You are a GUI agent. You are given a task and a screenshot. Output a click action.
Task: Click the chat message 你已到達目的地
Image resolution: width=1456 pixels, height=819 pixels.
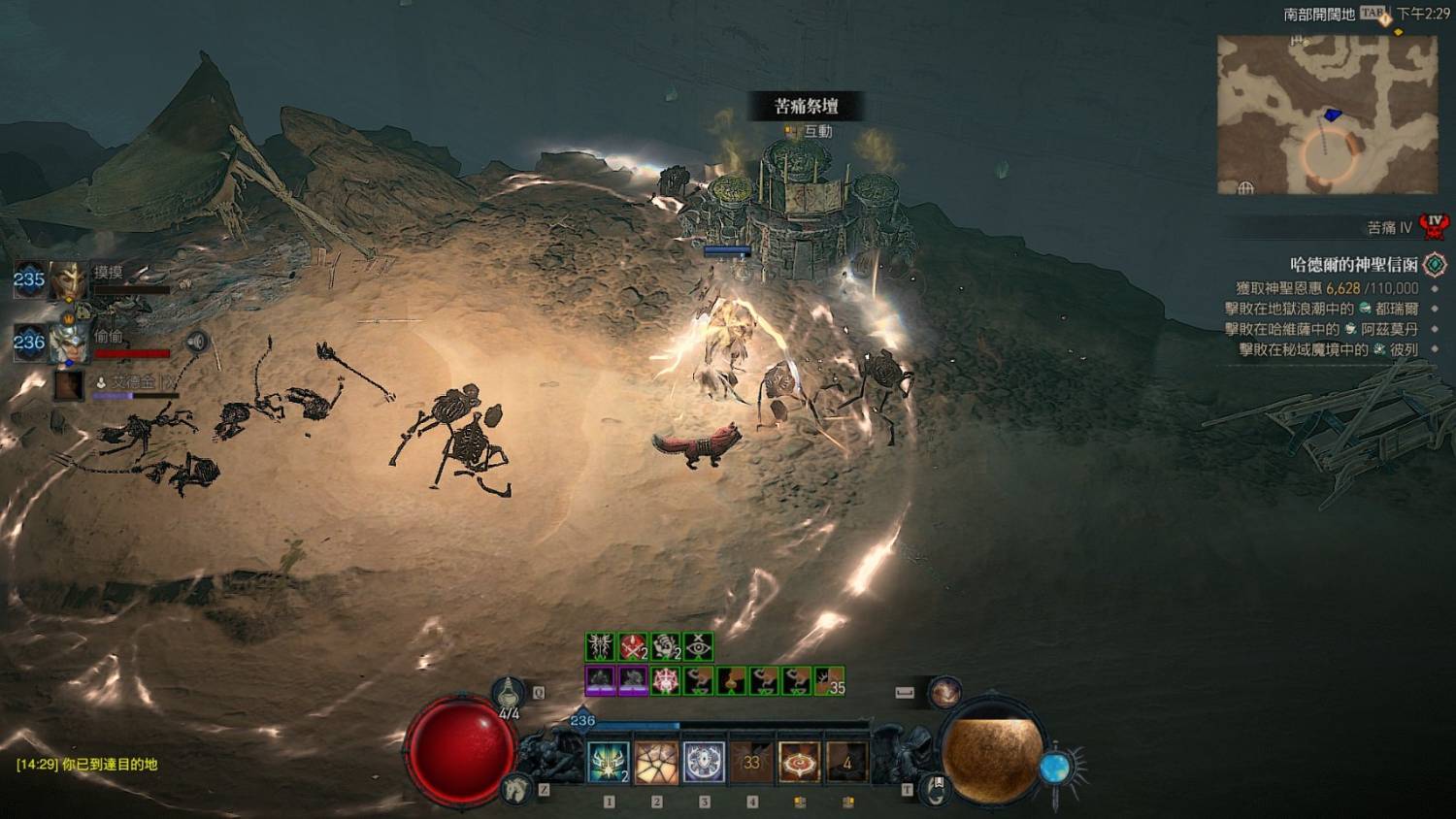(87, 765)
